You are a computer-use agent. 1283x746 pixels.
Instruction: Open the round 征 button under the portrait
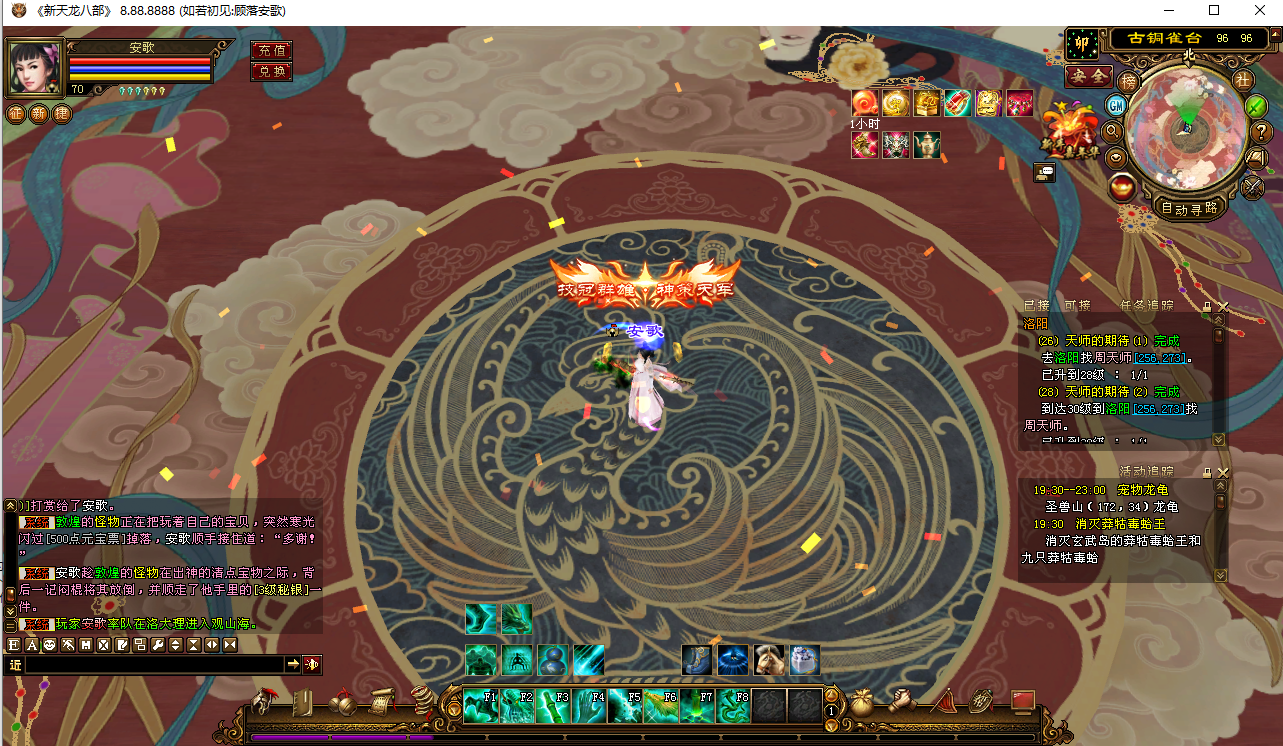16,114
